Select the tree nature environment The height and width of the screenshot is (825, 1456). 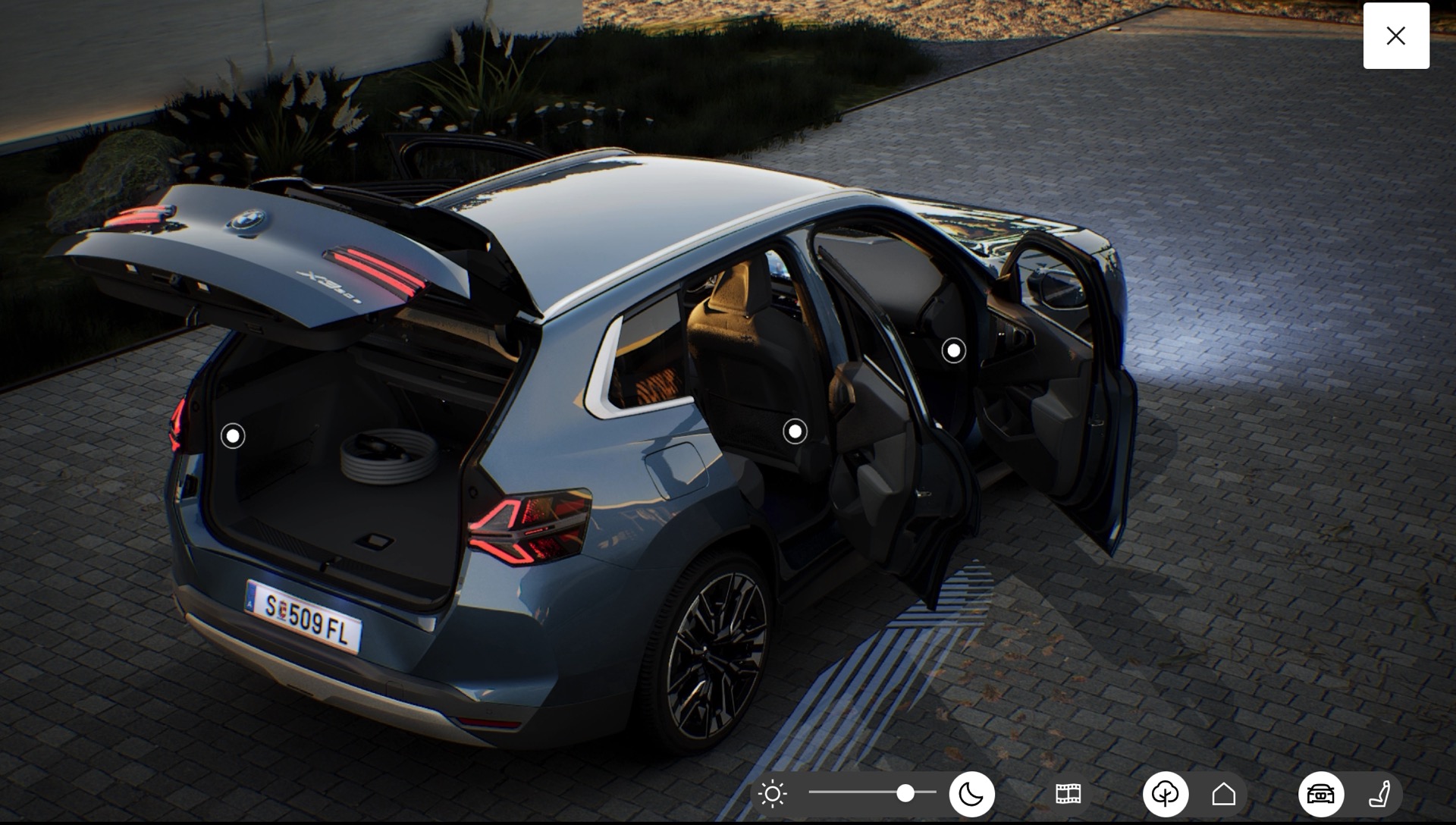1165,794
